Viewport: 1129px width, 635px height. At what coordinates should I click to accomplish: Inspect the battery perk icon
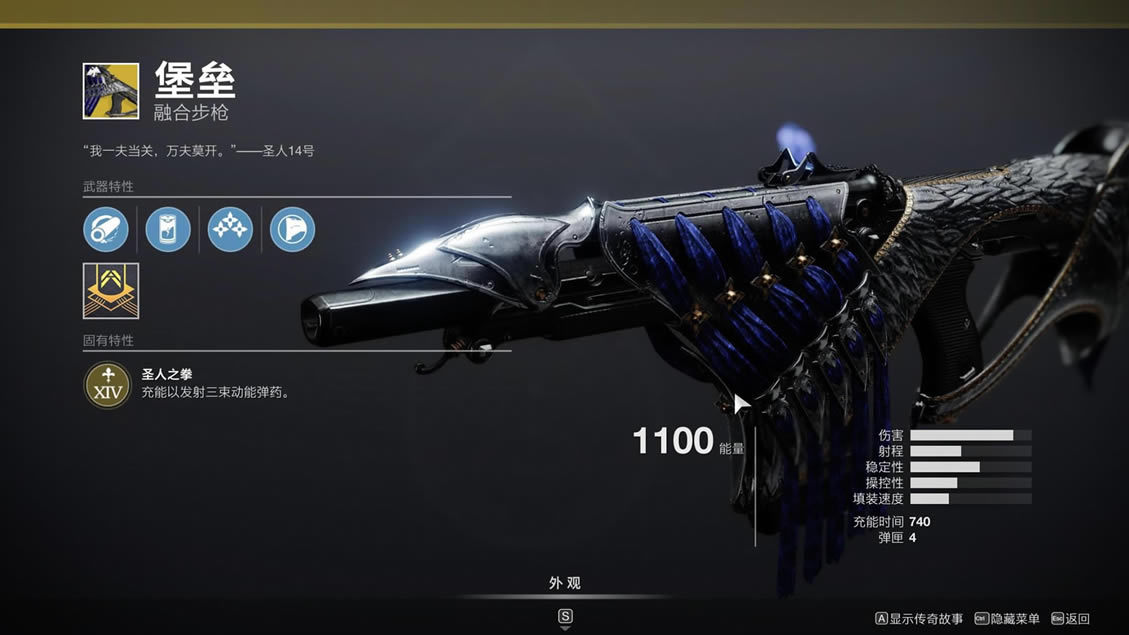(168, 230)
